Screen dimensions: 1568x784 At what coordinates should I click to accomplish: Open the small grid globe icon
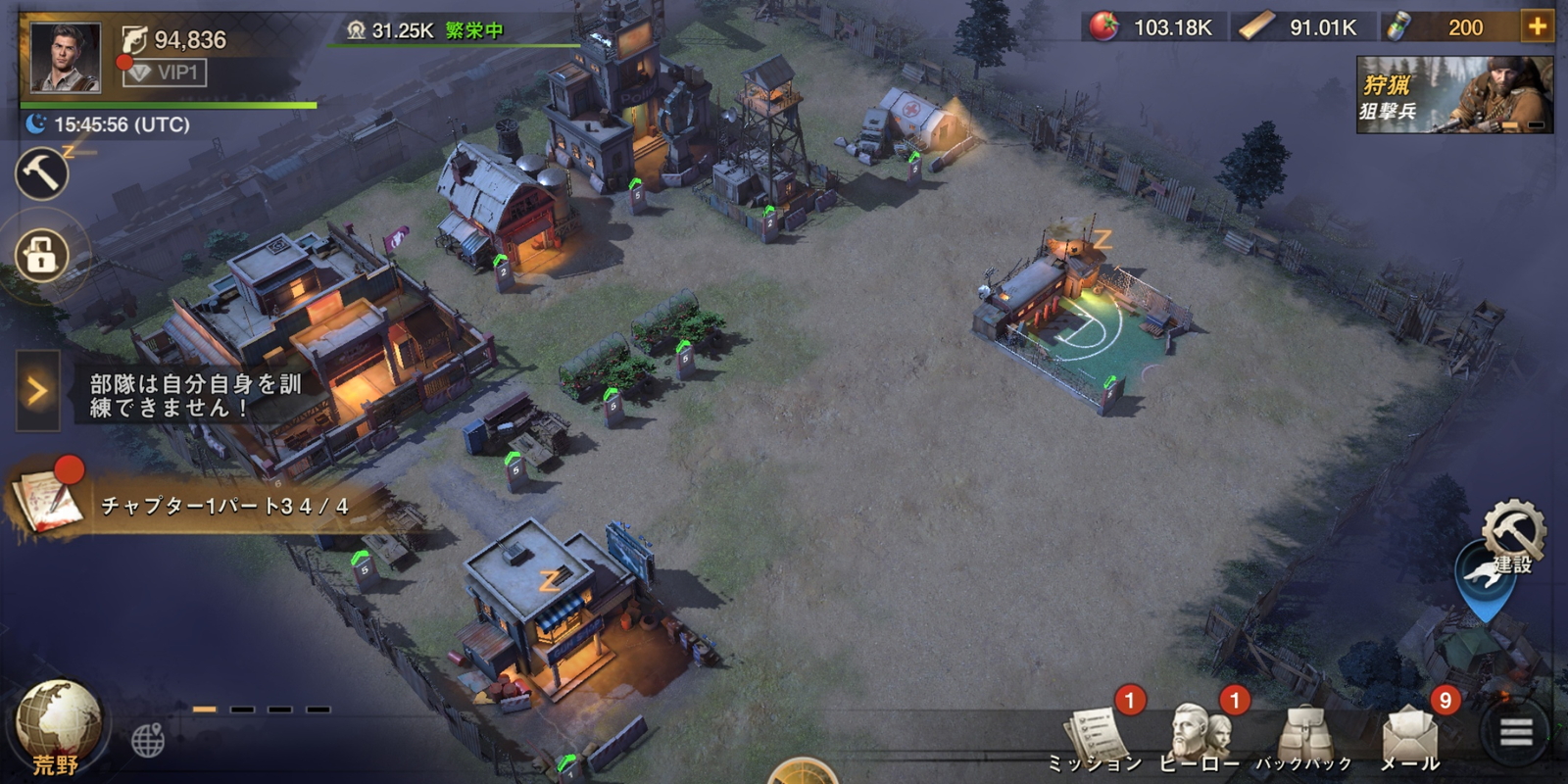(148, 740)
